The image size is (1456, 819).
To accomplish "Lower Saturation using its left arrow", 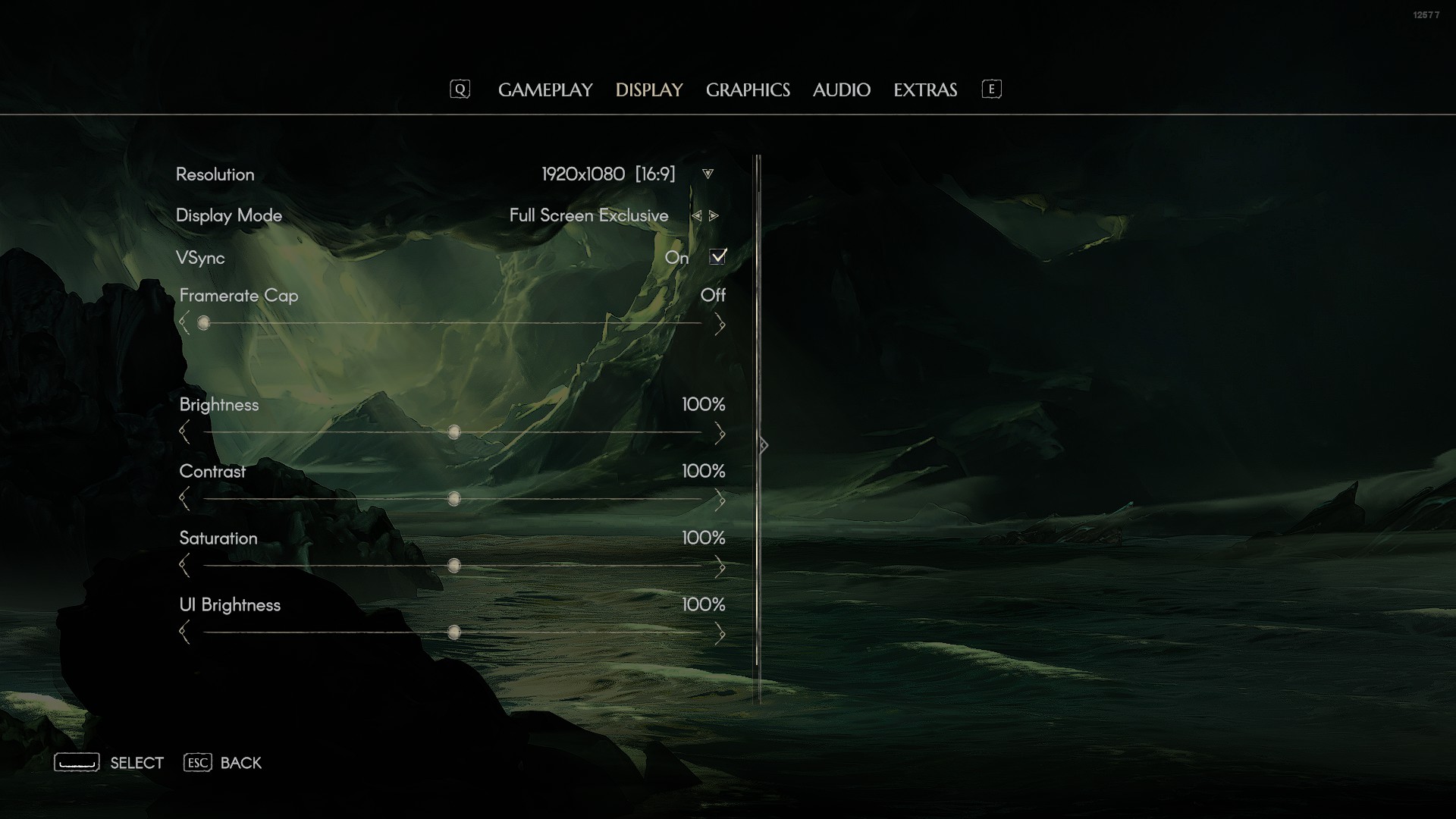I will coord(184,566).
